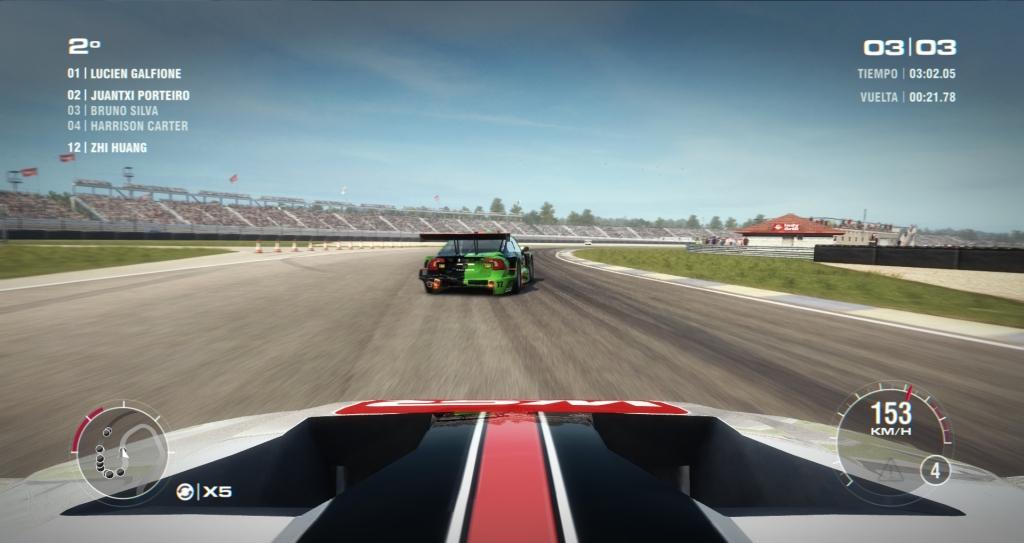Screen dimensions: 1024x543
Task: Pick Harrison Carter from the standings
Action: click(x=127, y=126)
